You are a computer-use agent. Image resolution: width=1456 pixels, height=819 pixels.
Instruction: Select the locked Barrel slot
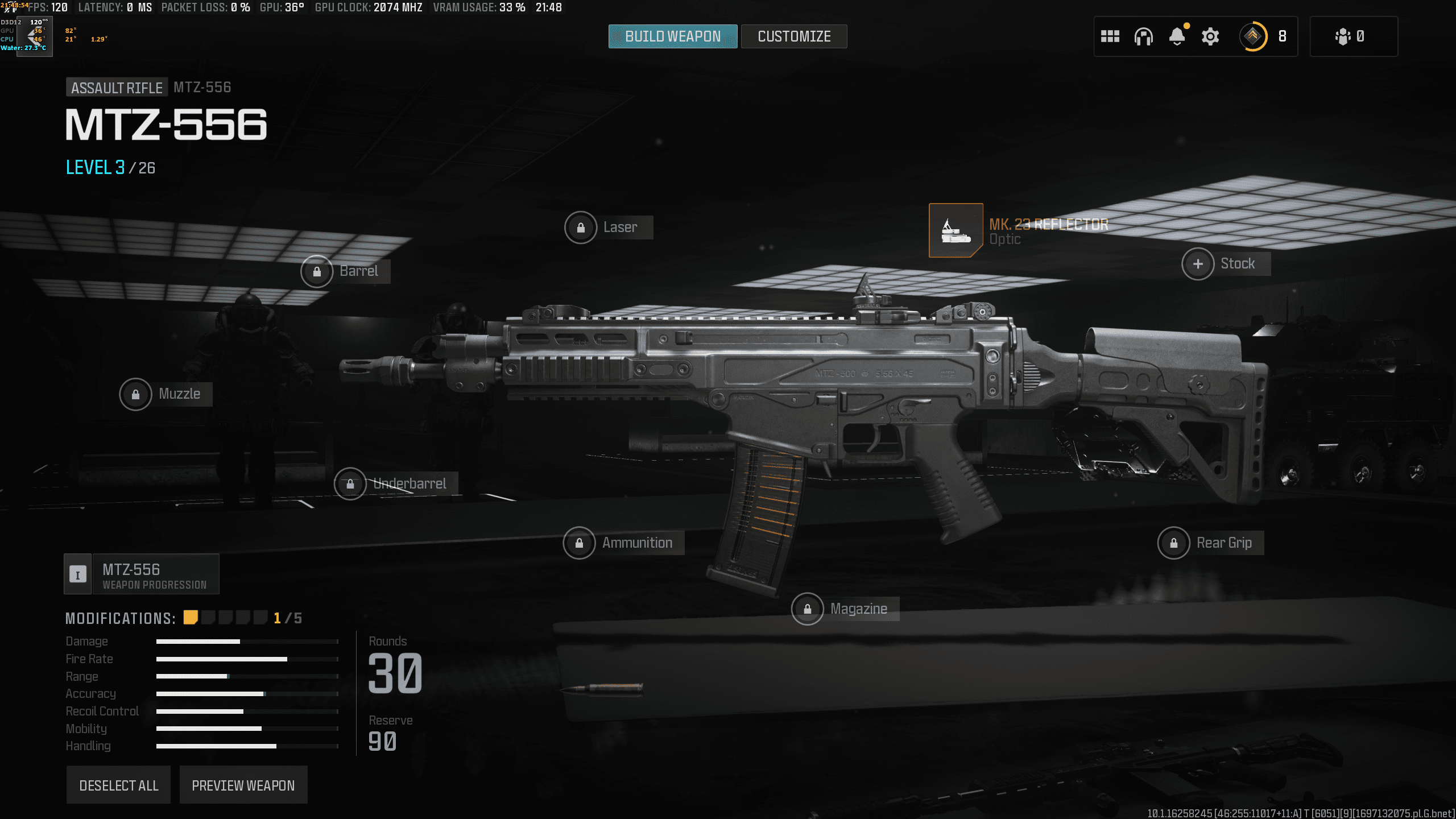317,271
